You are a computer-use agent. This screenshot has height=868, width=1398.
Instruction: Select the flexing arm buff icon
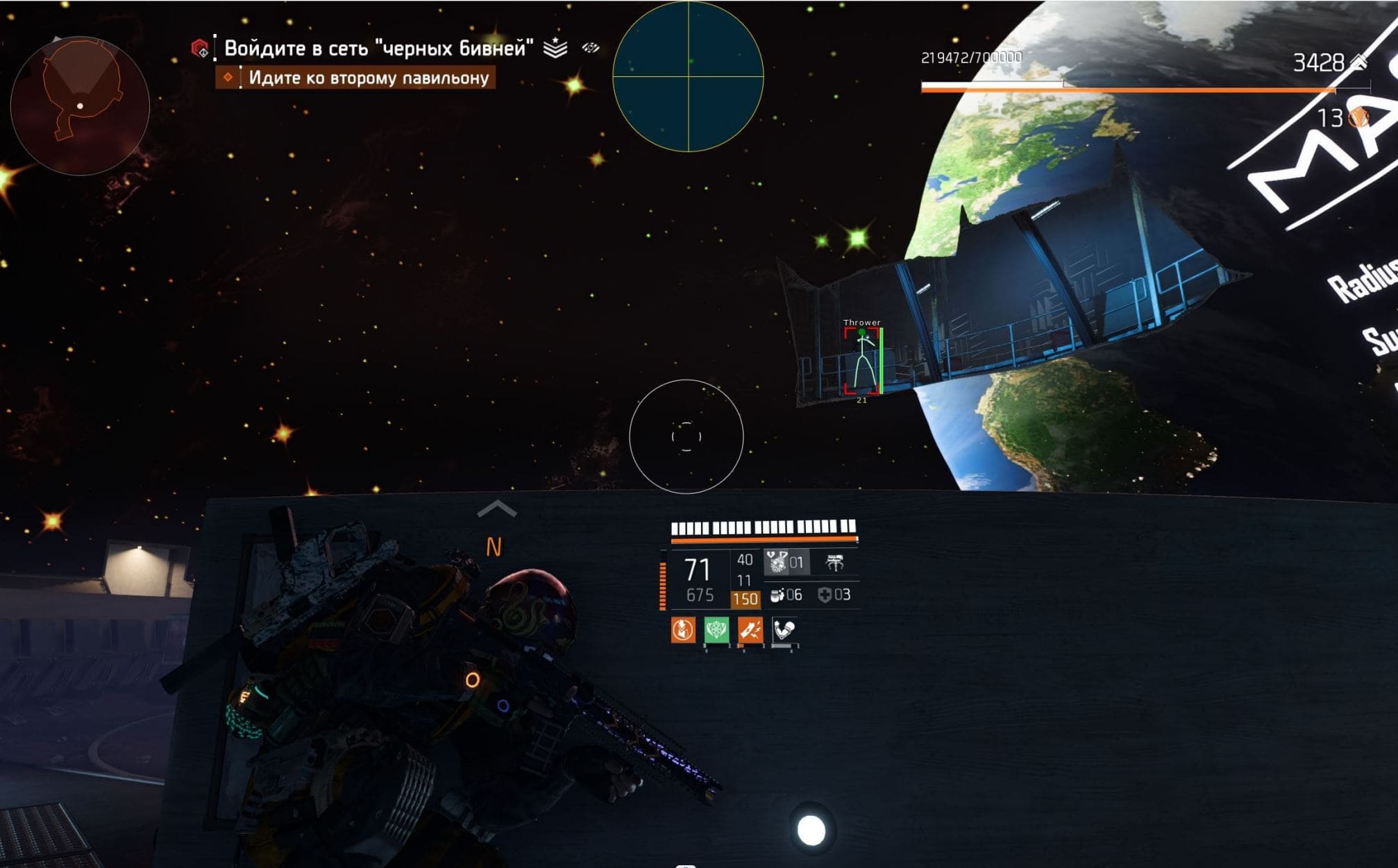784,630
